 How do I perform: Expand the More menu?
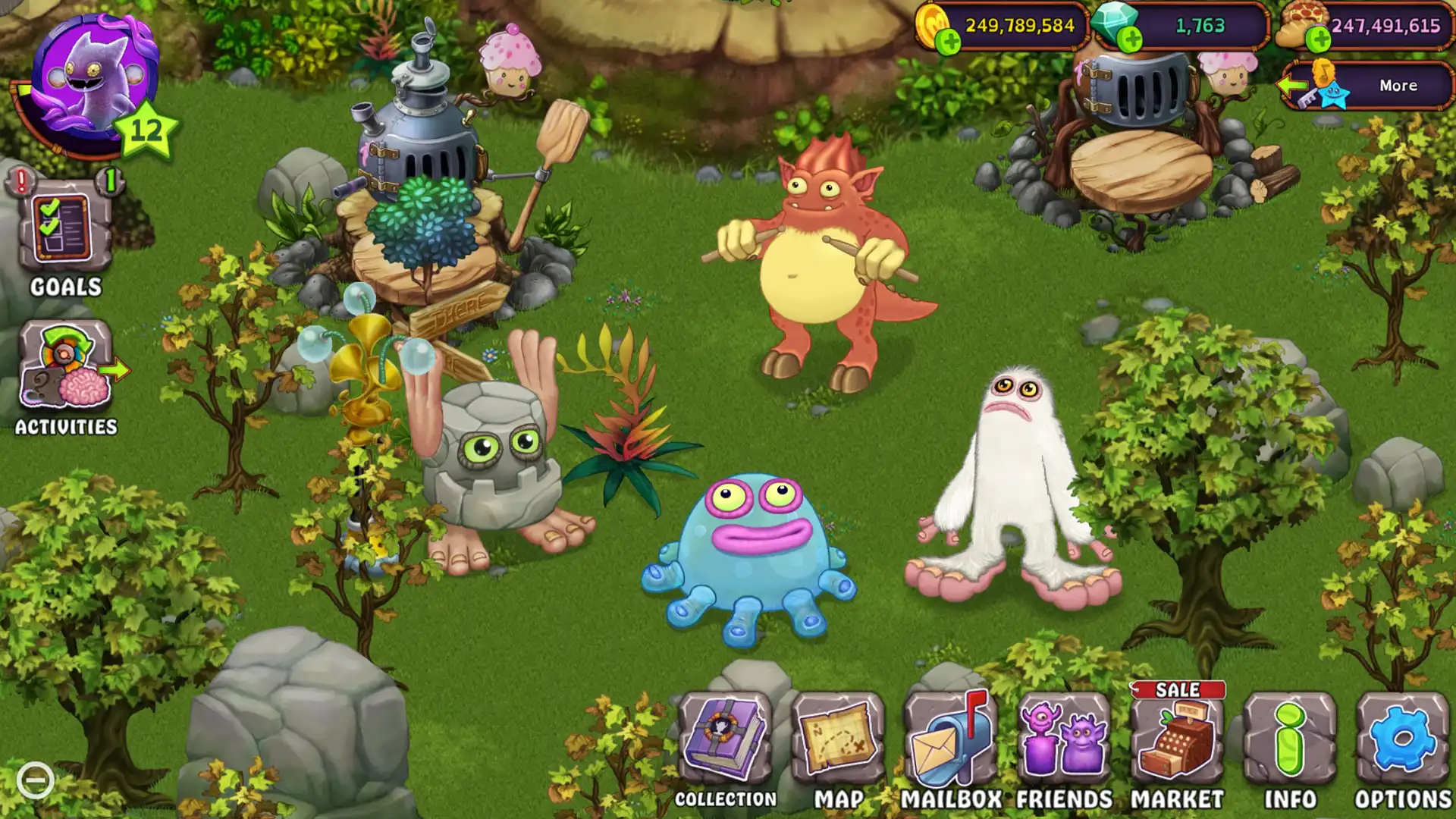[1398, 86]
